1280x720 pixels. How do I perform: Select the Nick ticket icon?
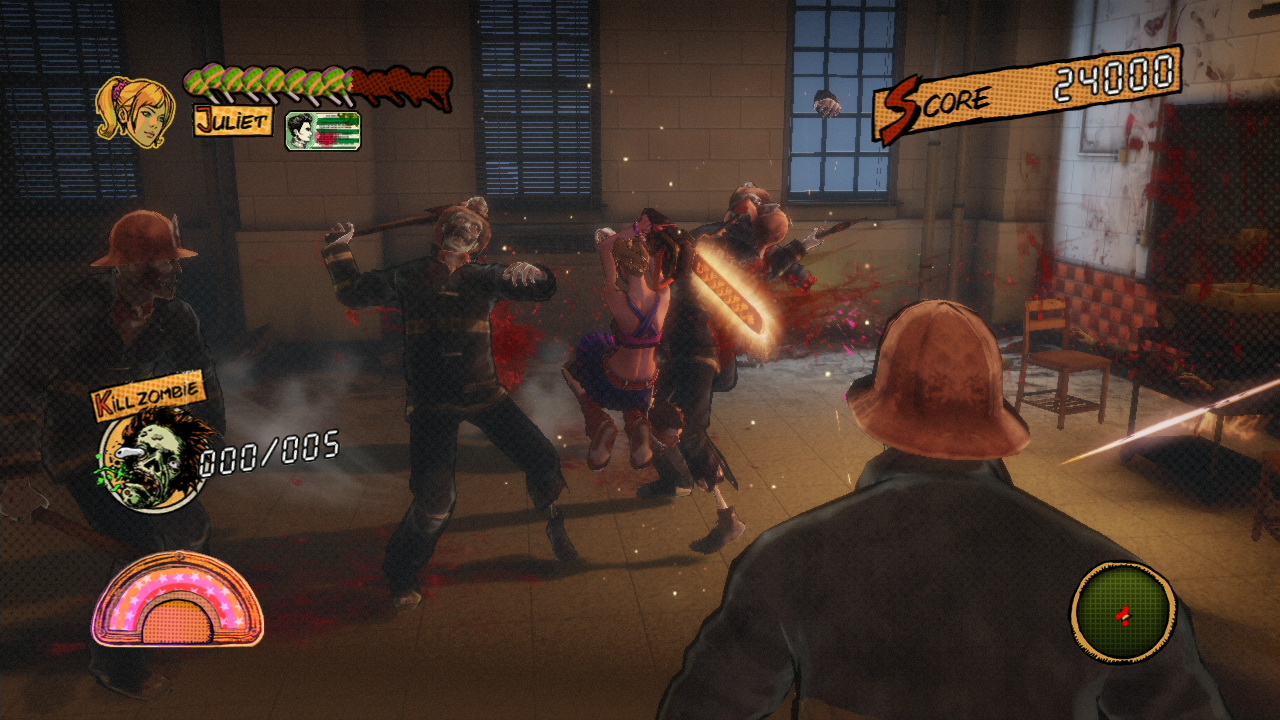[323, 131]
